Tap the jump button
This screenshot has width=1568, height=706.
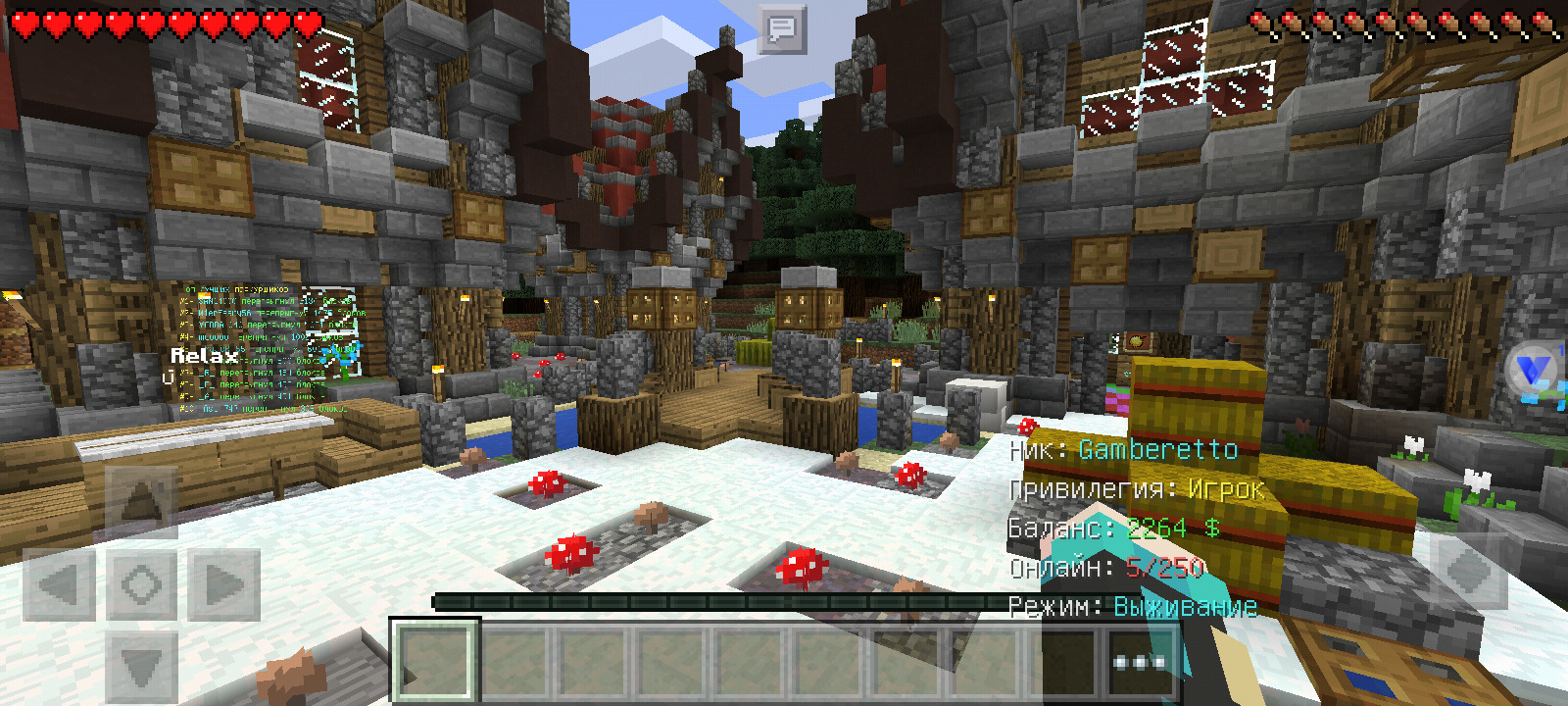(1469, 573)
